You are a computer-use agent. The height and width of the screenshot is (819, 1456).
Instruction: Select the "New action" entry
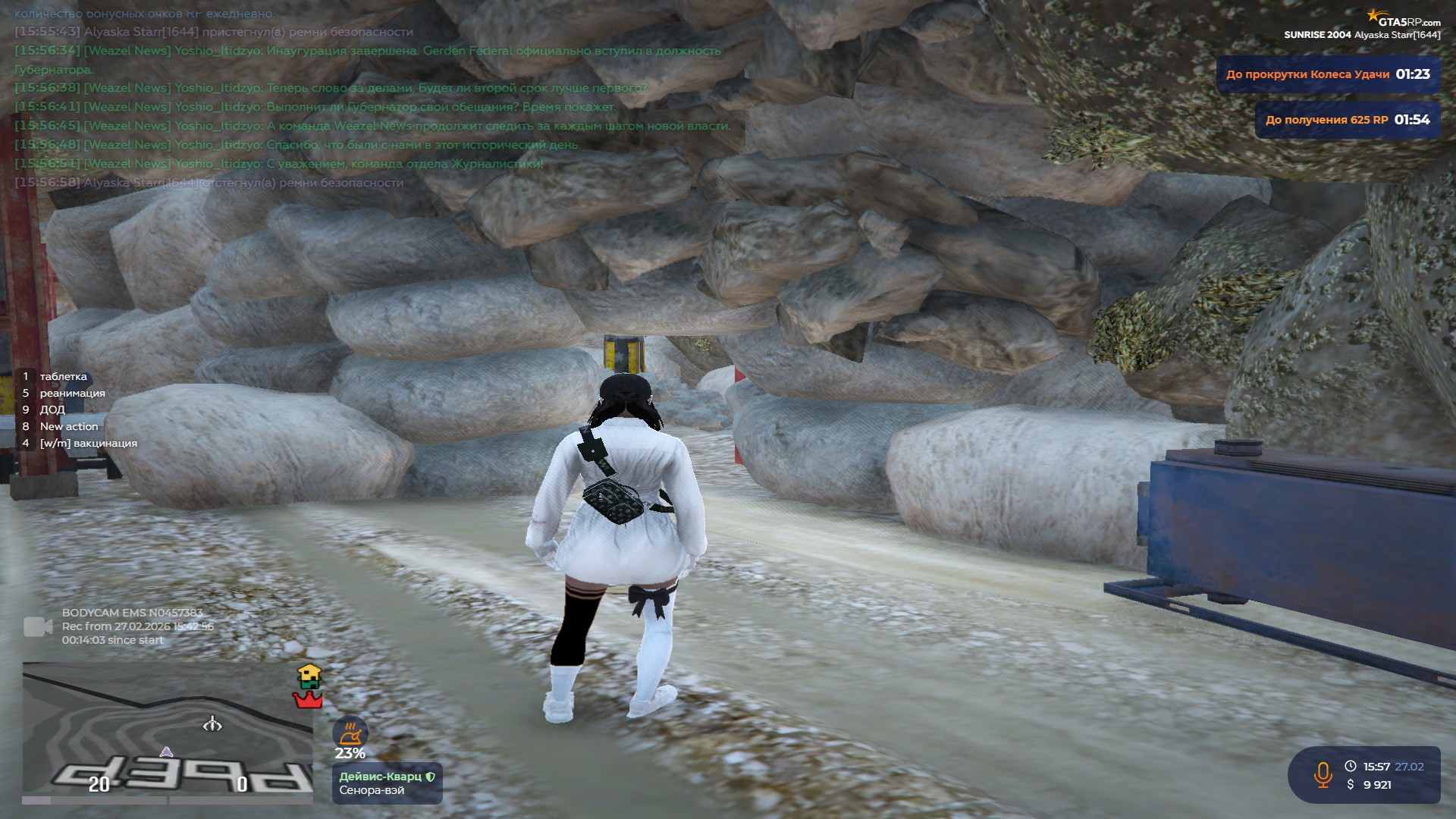tap(68, 426)
